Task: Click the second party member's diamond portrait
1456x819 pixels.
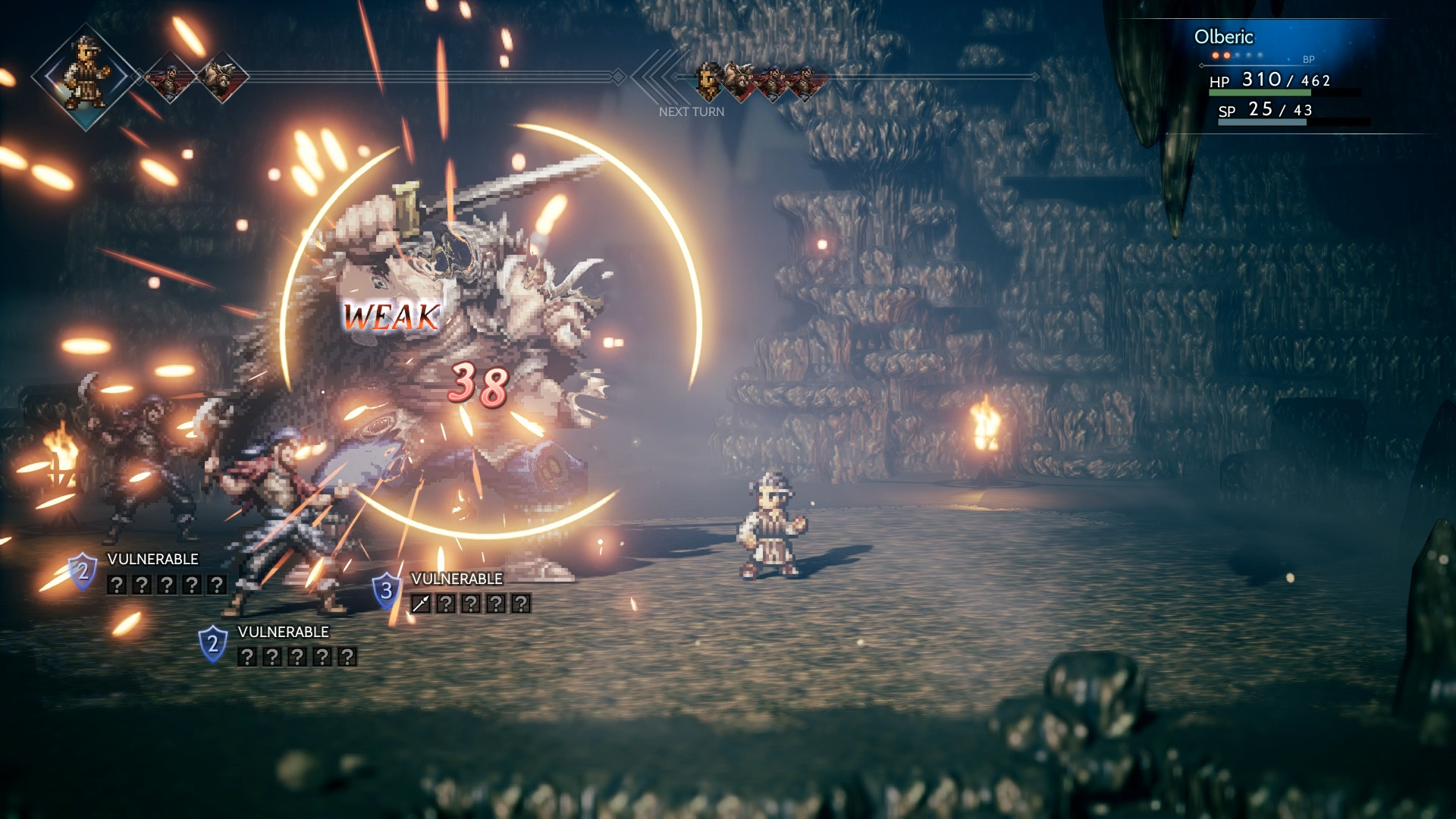Action: pos(168,76)
